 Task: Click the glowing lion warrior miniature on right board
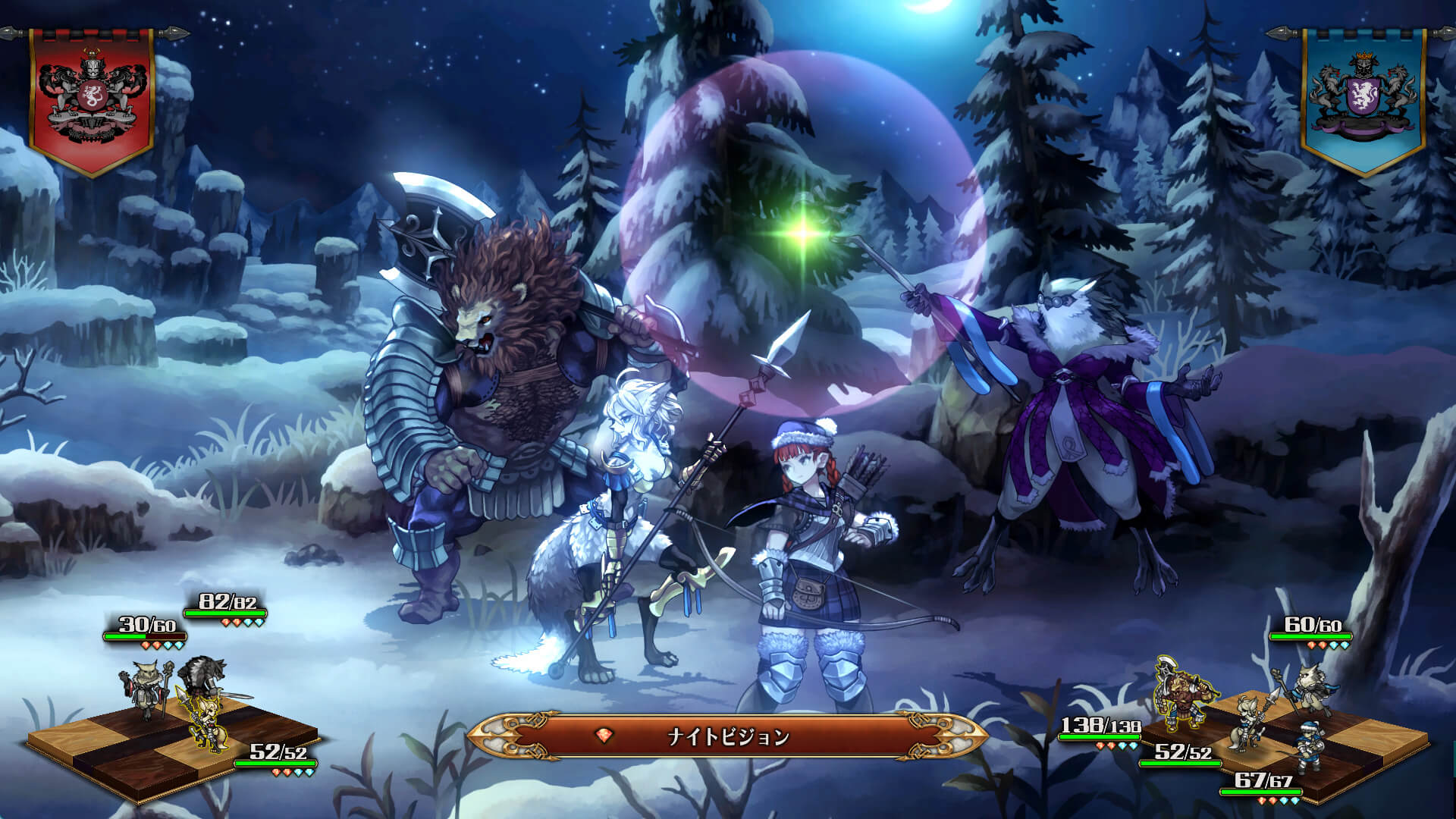click(1181, 694)
